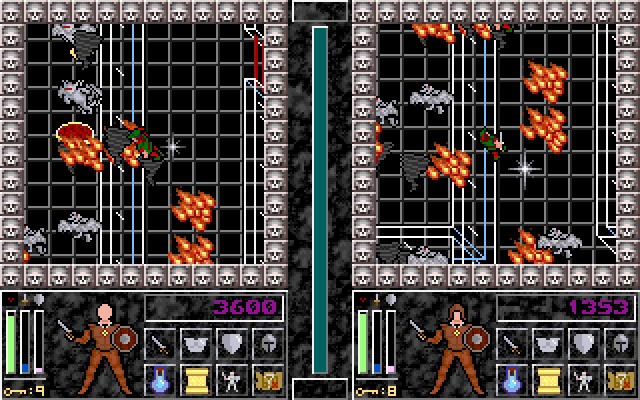Open the bald hero's parchment scroll
Image resolution: width=640 pixels, height=400 pixels.
[195, 380]
